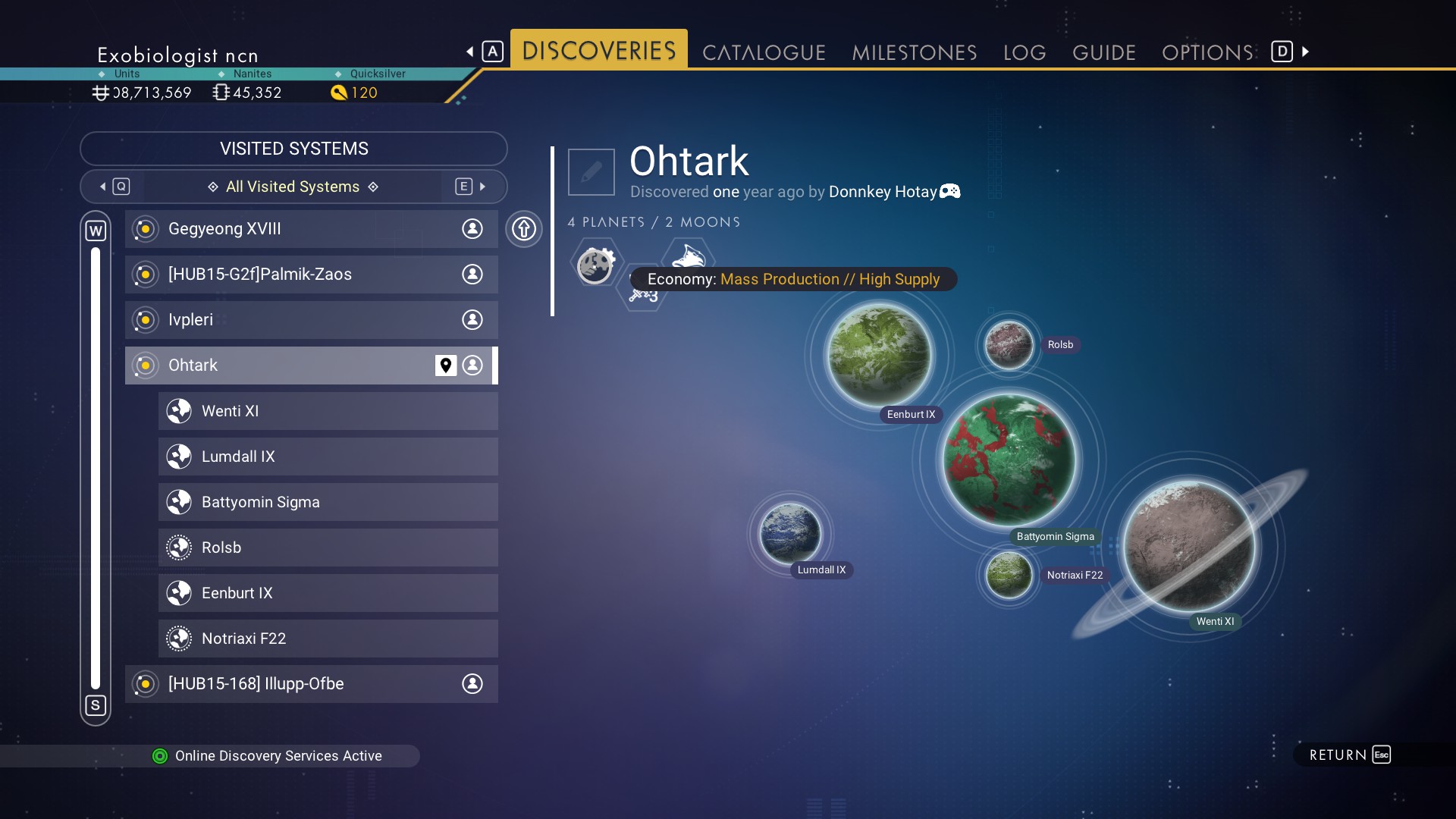Viewport: 1456px width, 819px height.
Task: Switch to the Catalogue tab
Action: click(764, 52)
